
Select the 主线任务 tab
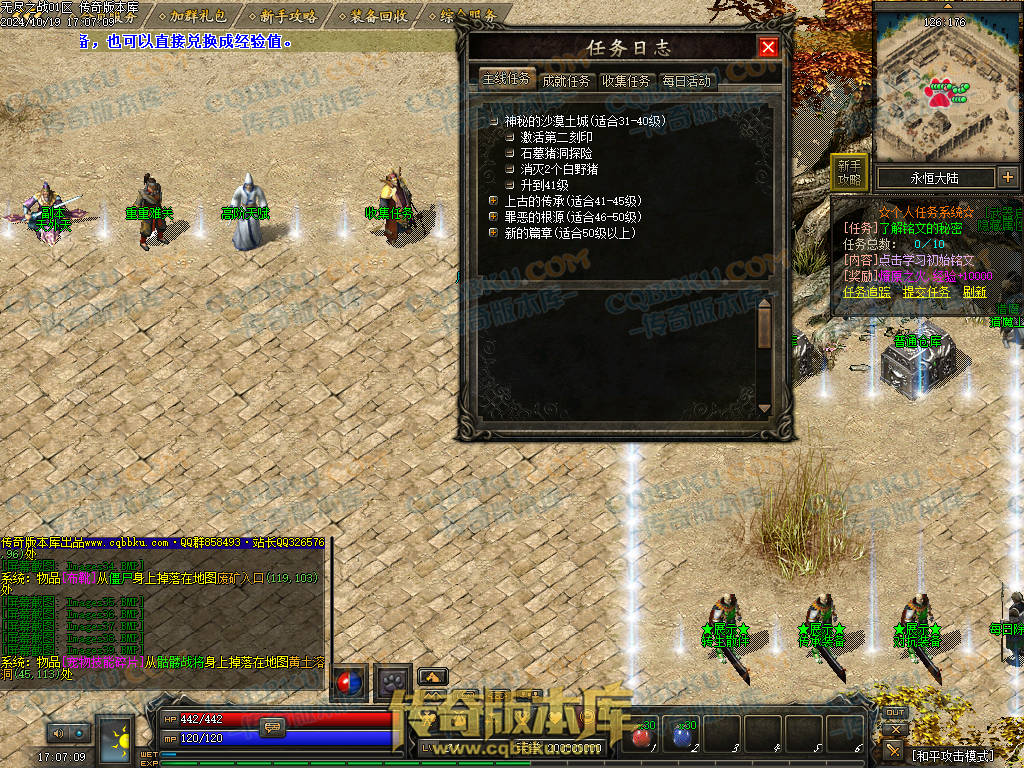[506, 79]
